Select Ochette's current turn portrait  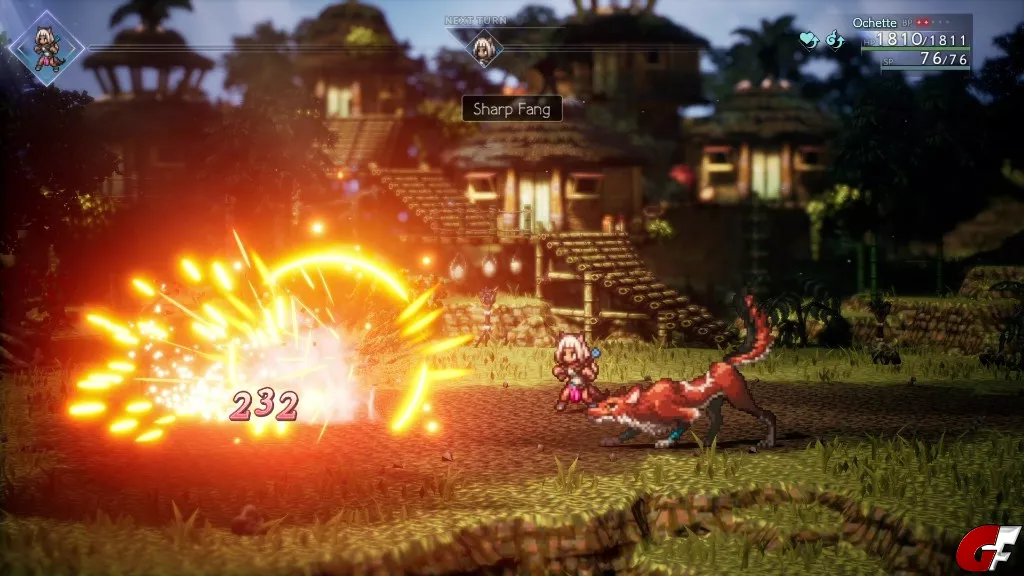coord(45,46)
